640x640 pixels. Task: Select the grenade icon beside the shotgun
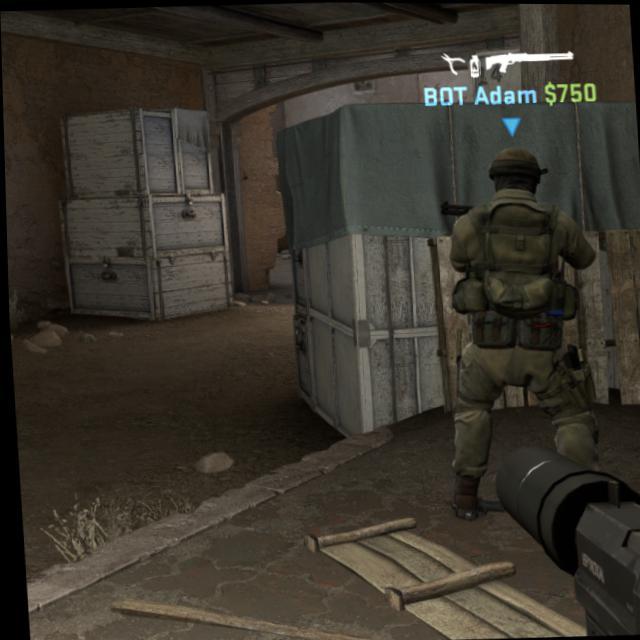click(475, 67)
